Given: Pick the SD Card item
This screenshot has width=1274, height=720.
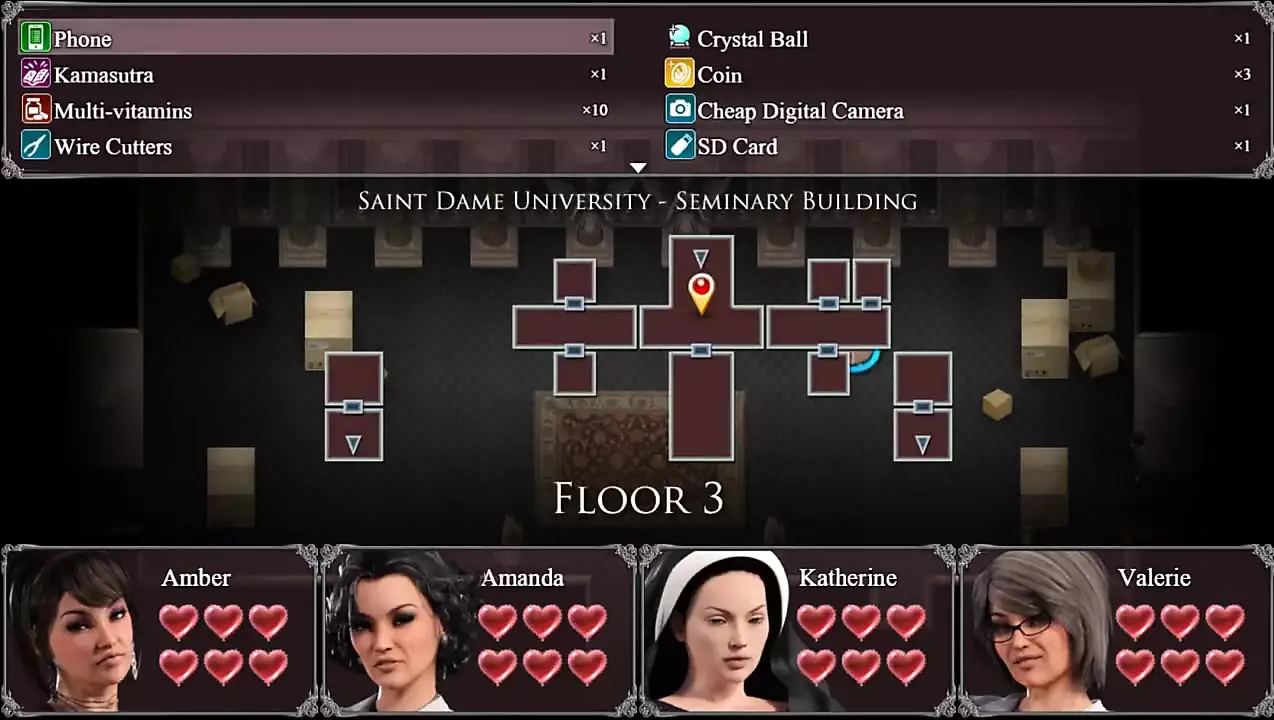Looking at the screenshot, I should pos(958,147).
